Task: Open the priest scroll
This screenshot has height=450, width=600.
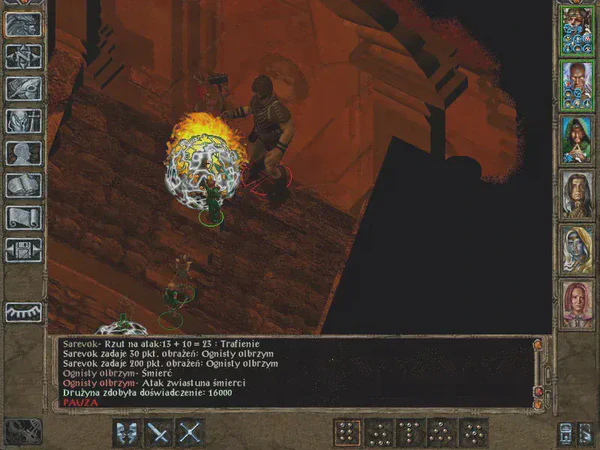Action: pos(22,218)
